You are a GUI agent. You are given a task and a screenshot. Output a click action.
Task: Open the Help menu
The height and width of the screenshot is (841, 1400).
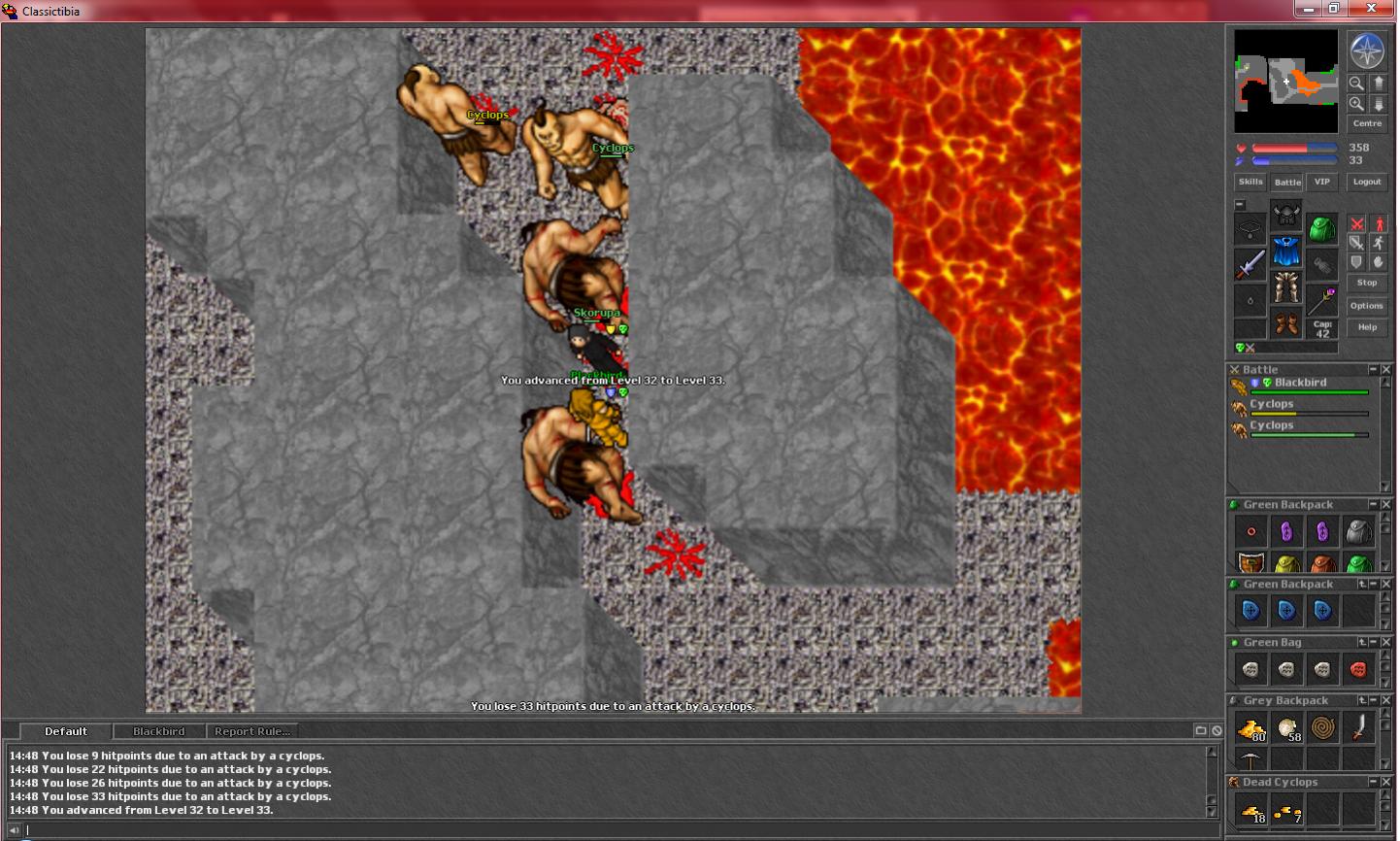pyautogui.click(x=1367, y=327)
